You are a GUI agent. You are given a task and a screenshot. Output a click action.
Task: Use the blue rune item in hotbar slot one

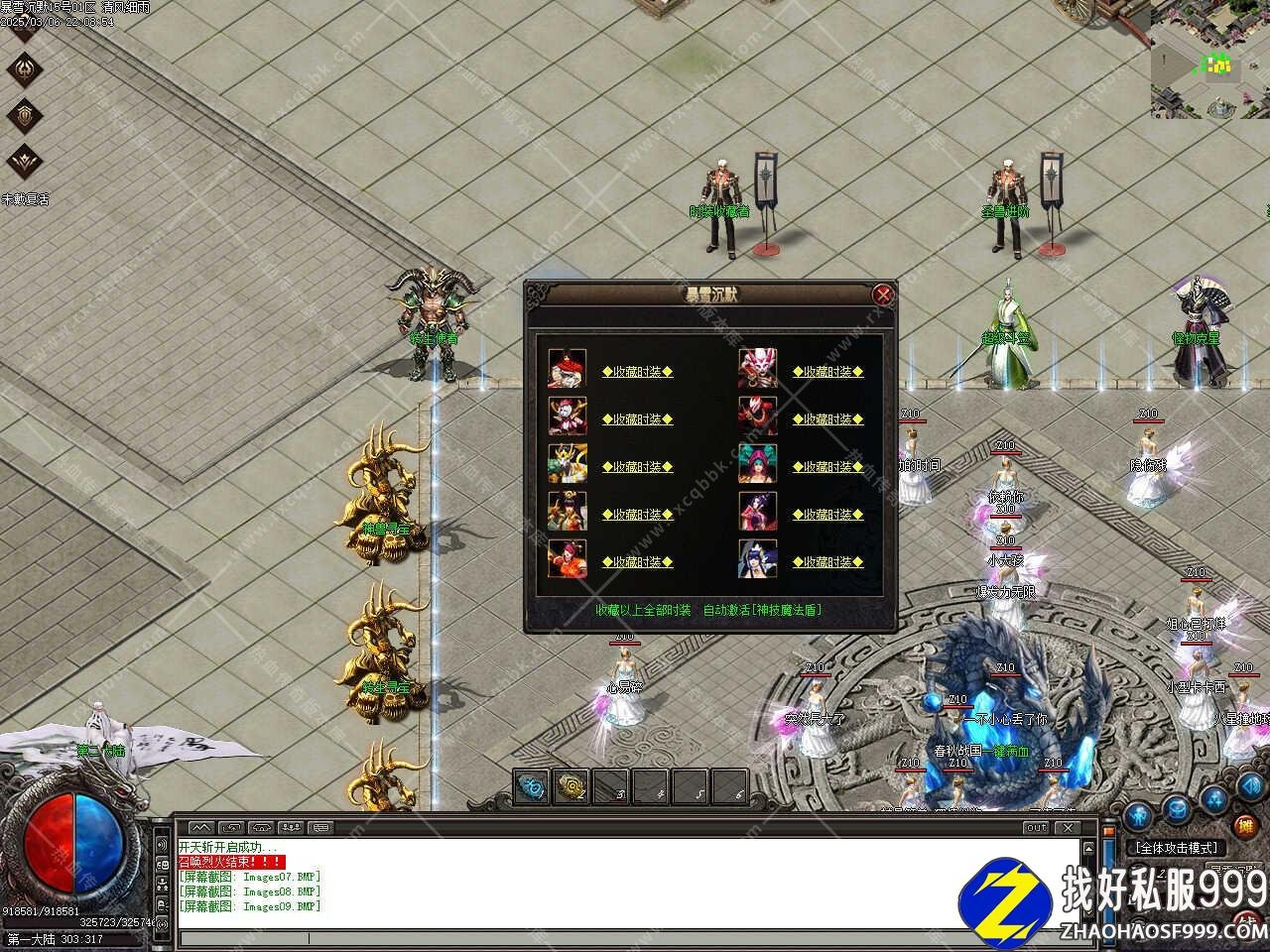[x=533, y=787]
